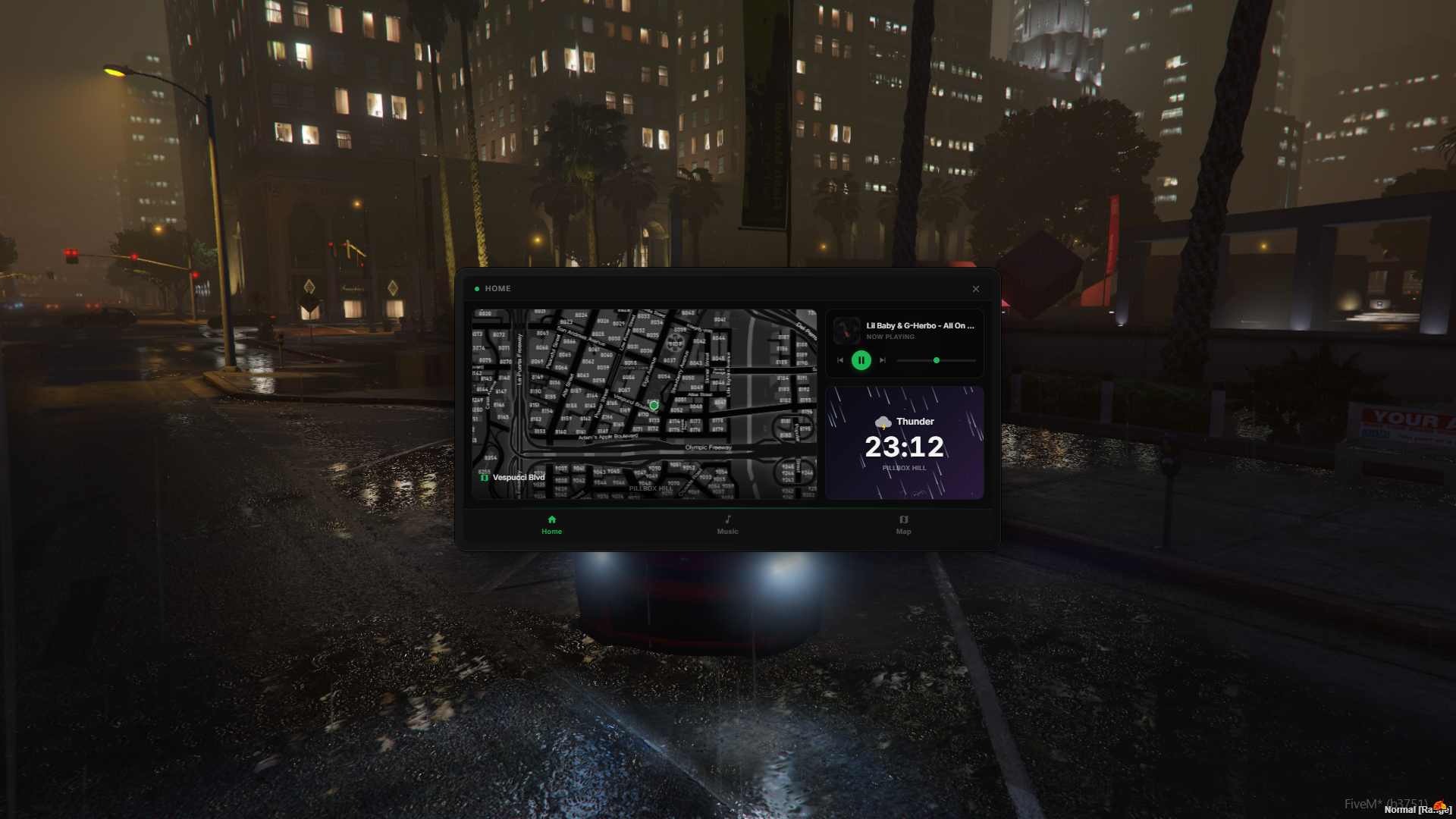
Task: Close the HOME panel with the X
Action: pos(976,289)
